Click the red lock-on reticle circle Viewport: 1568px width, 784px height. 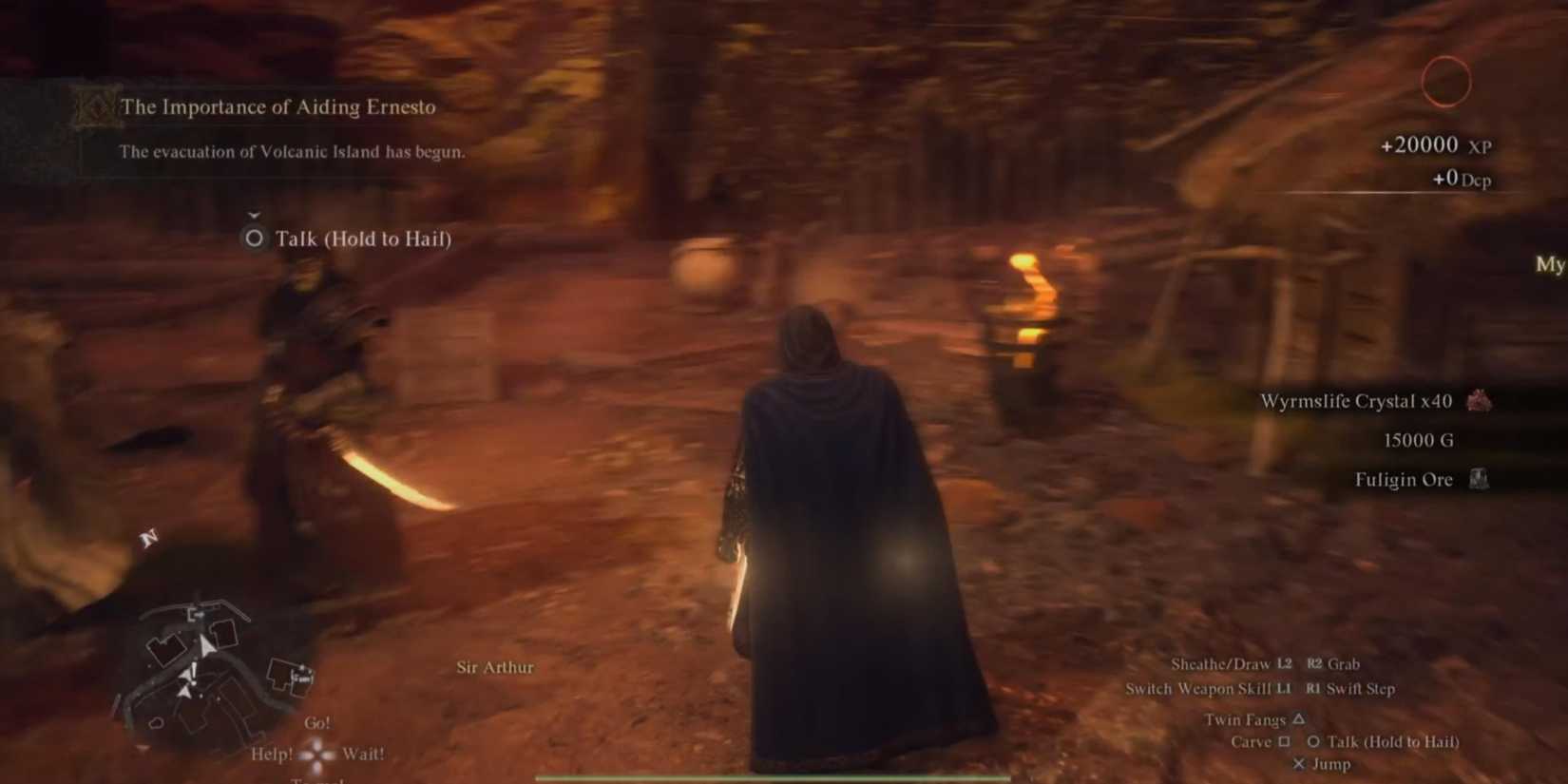tap(1446, 82)
